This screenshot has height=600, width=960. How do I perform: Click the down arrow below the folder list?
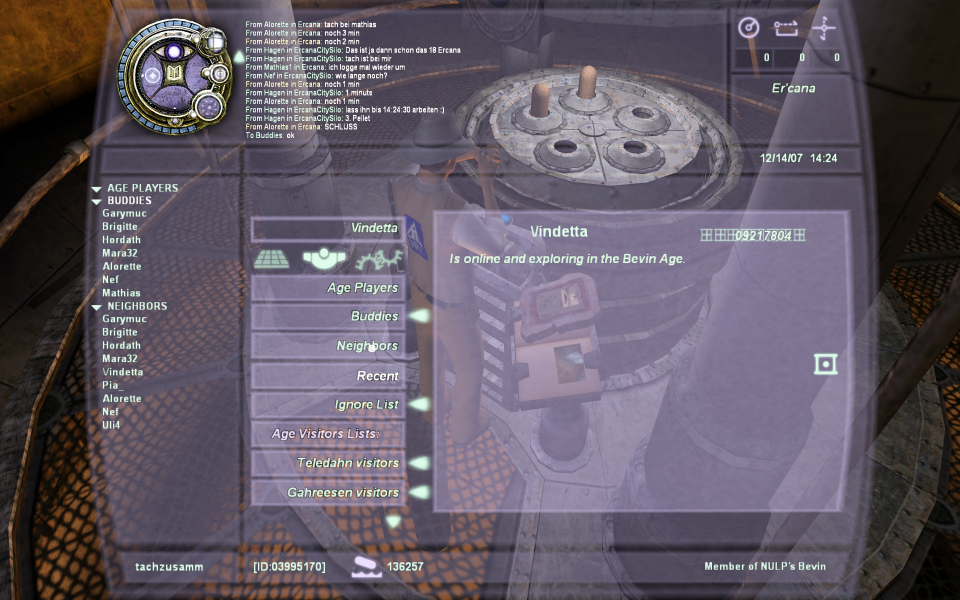[393, 521]
